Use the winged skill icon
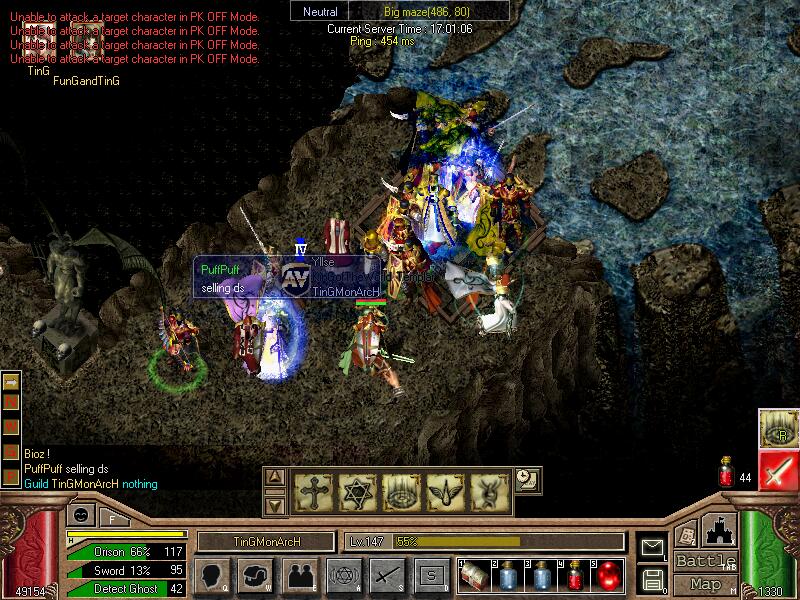 pyautogui.click(x=442, y=491)
